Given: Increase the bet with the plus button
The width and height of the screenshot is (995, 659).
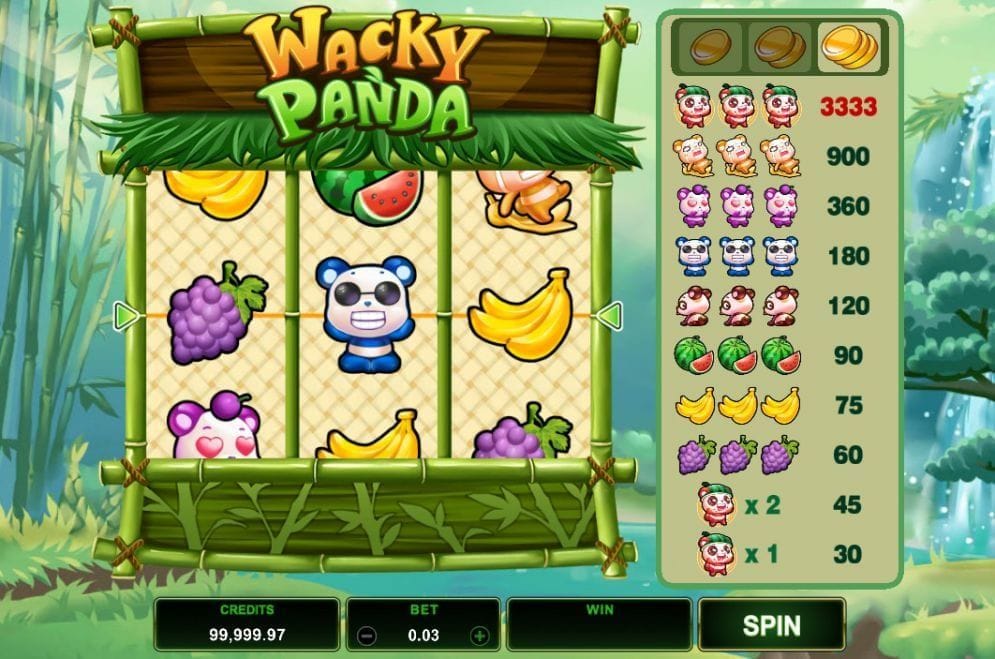Looking at the screenshot, I should pyautogui.click(x=480, y=636).
